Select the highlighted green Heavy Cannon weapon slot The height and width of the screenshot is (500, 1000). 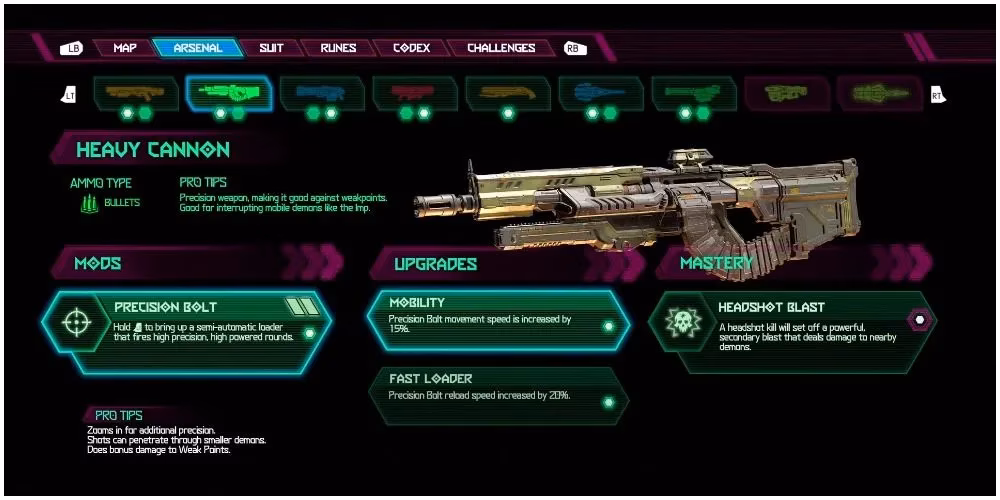229,93
